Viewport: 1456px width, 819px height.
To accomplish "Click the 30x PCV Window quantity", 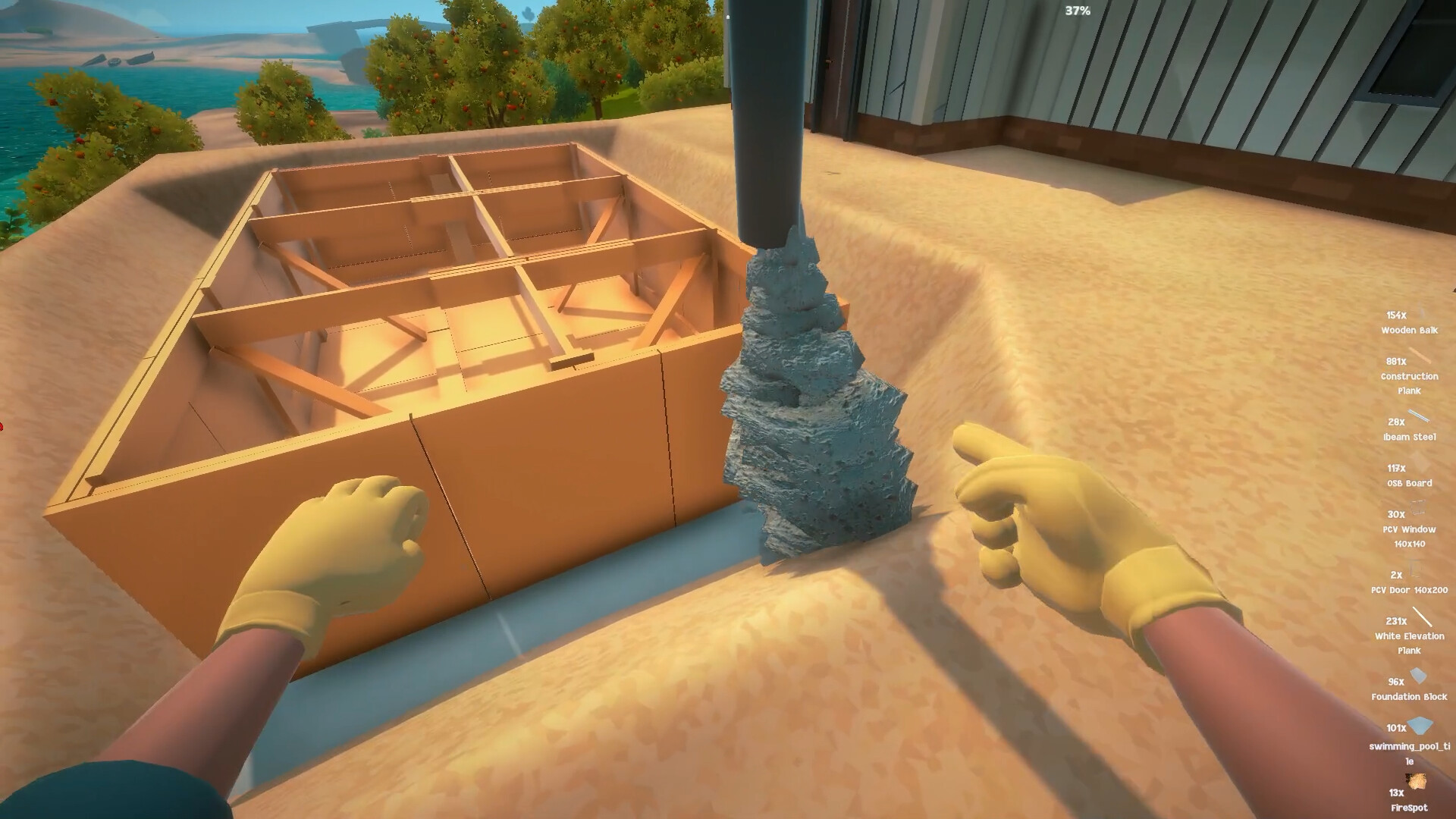I will [1396, 513].
